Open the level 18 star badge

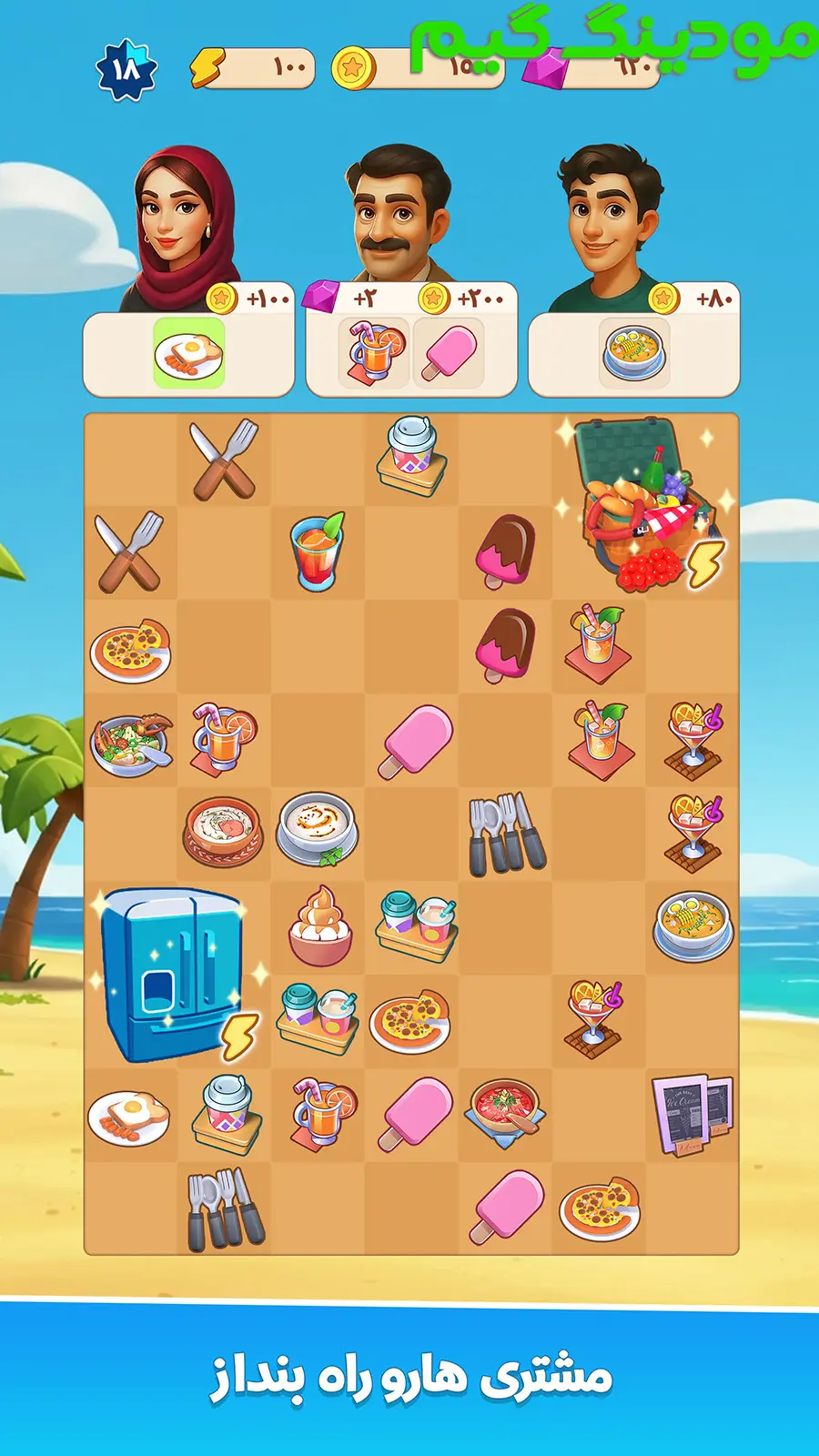pos(126,69)
